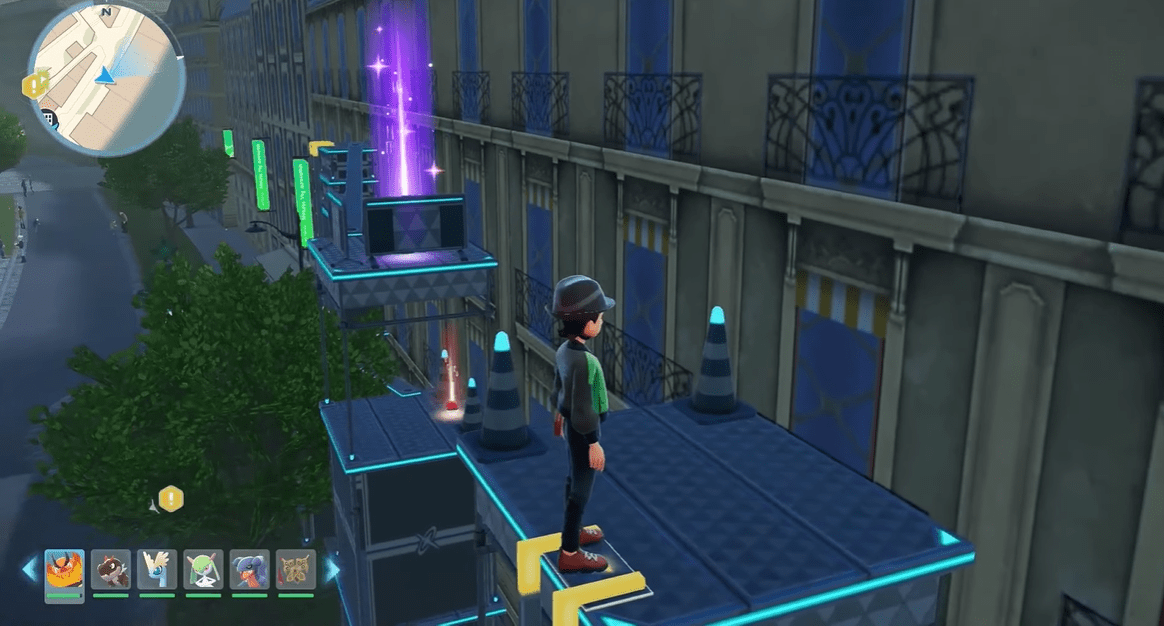Viewport: 1164px width, 626px height.
Task: Select the Gardevoir party slot
Action: [204, 570]
